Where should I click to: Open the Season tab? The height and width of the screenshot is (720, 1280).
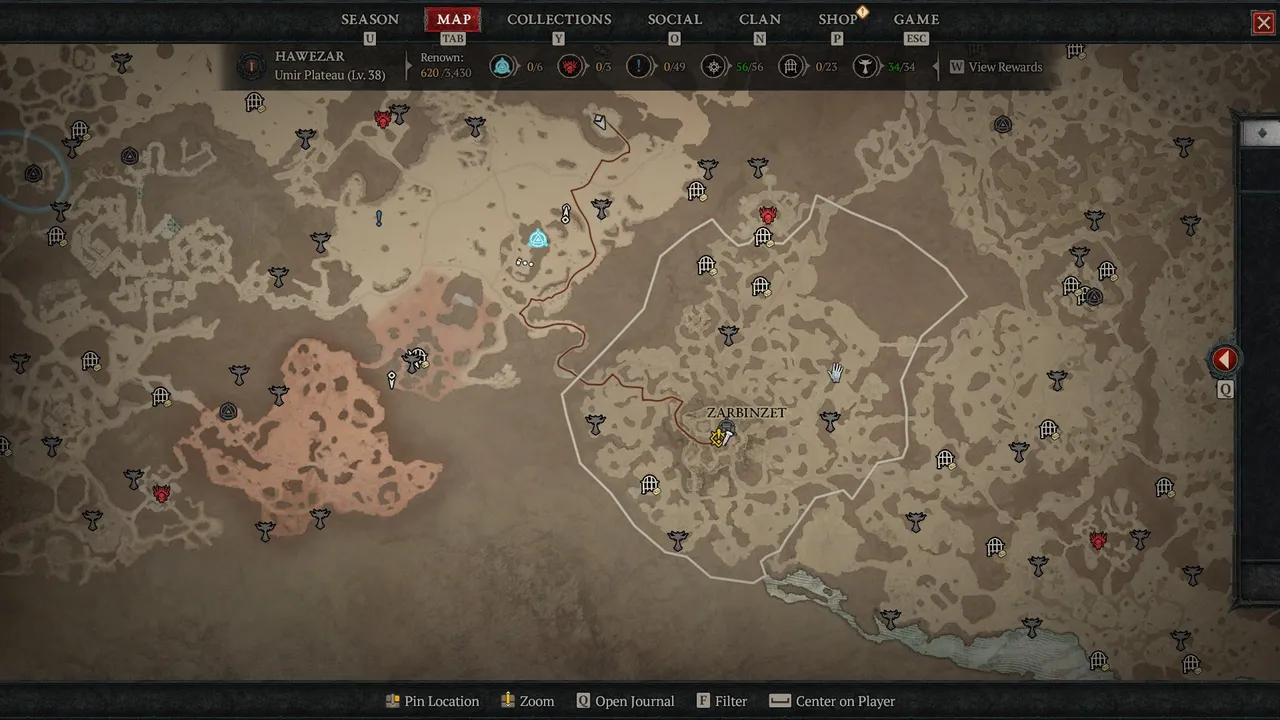pyautogui.click(x=370, y=19)
